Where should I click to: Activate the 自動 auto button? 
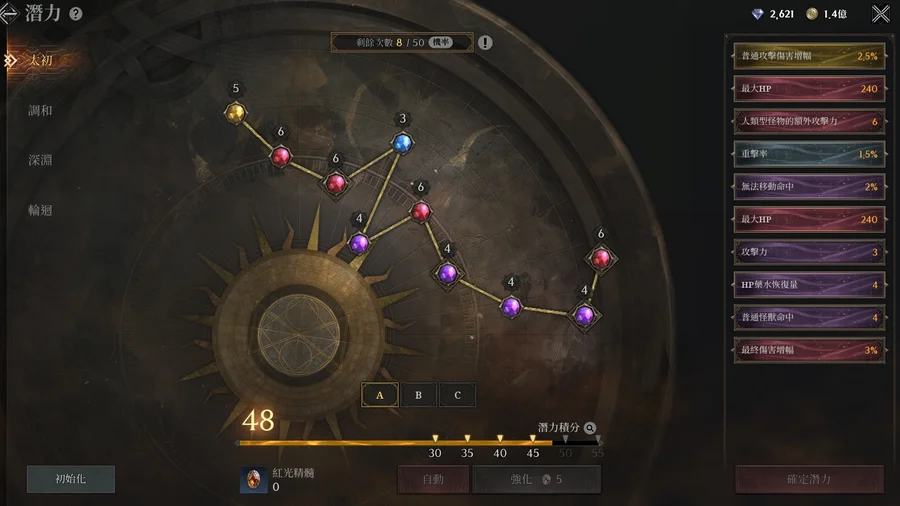433,479
